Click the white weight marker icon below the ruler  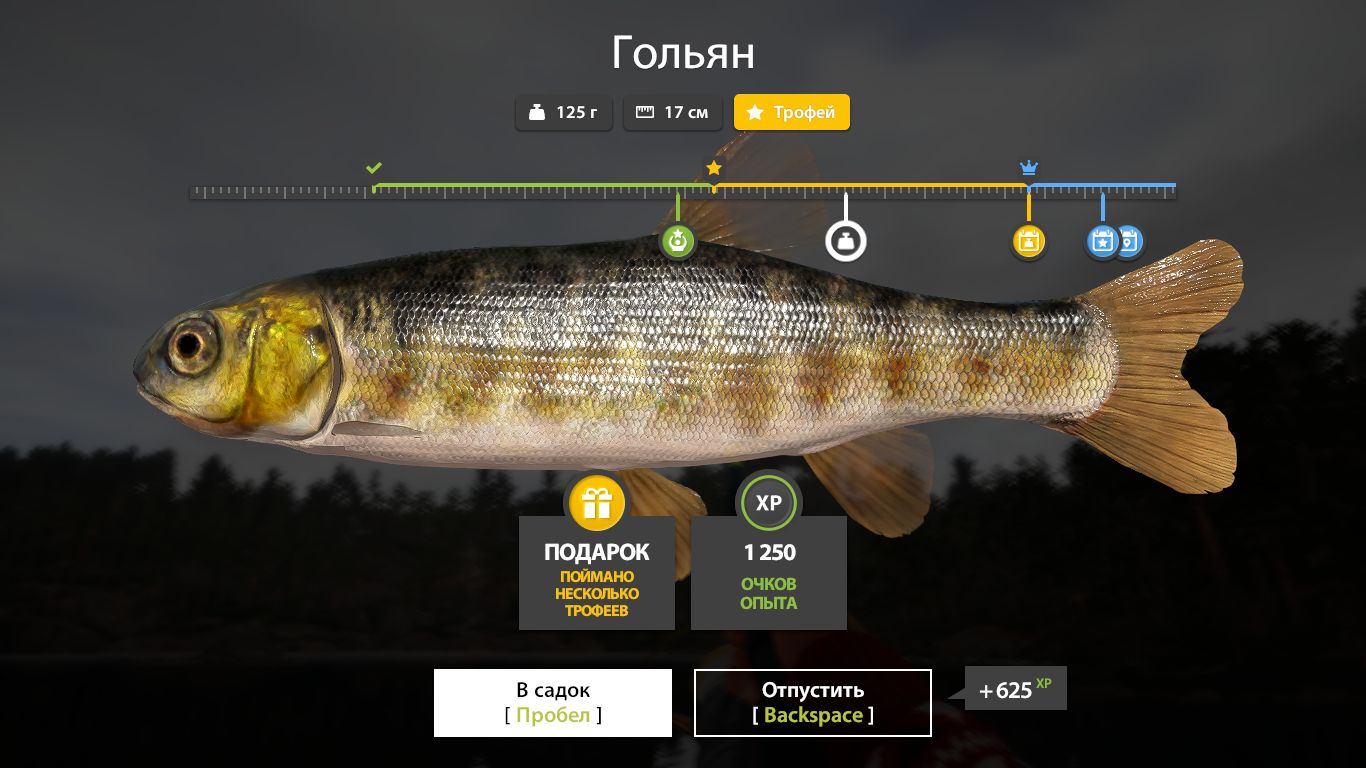[846, 238]
